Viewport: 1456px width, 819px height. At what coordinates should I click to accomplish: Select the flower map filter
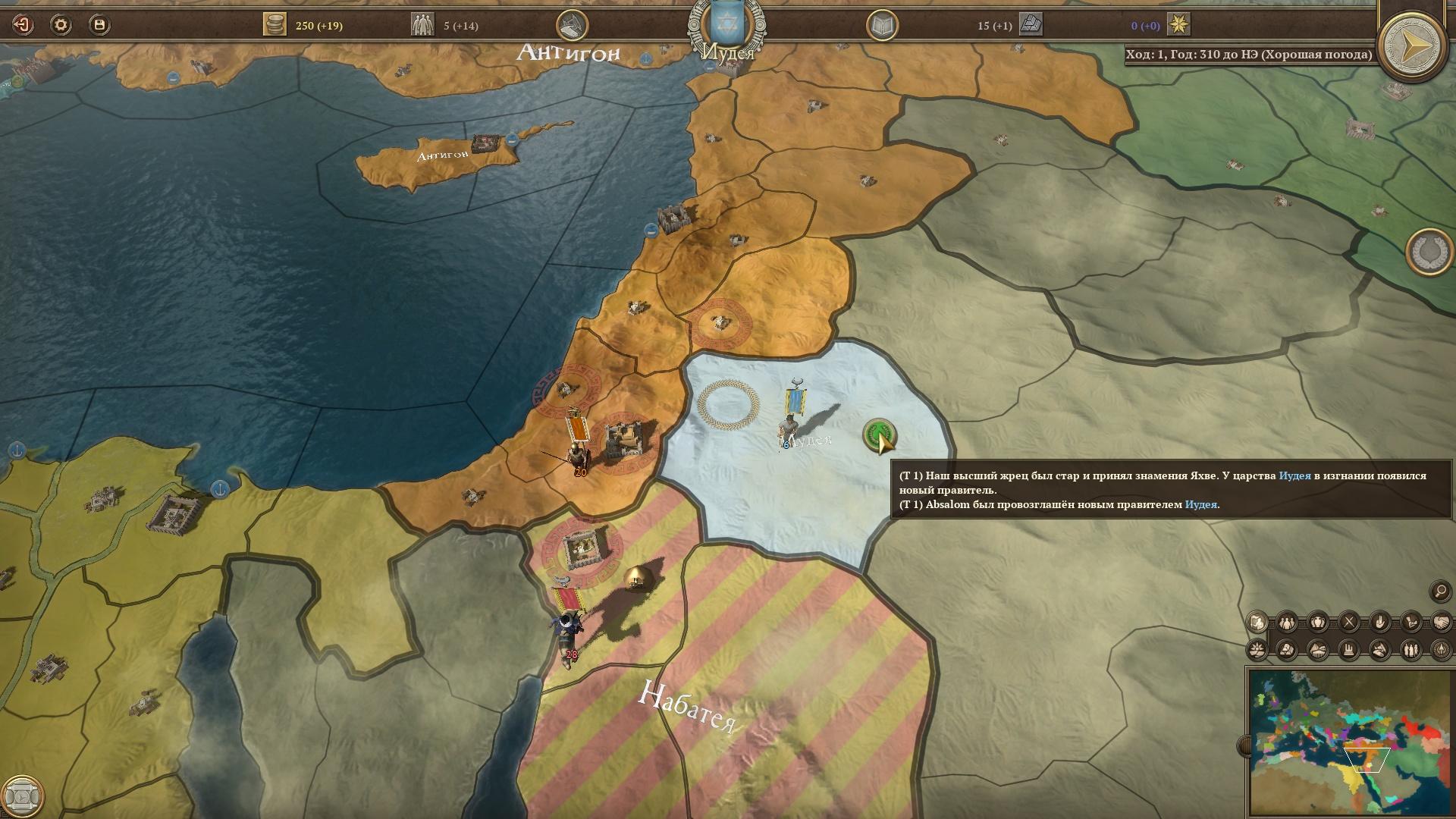[x=1257, y=650]
